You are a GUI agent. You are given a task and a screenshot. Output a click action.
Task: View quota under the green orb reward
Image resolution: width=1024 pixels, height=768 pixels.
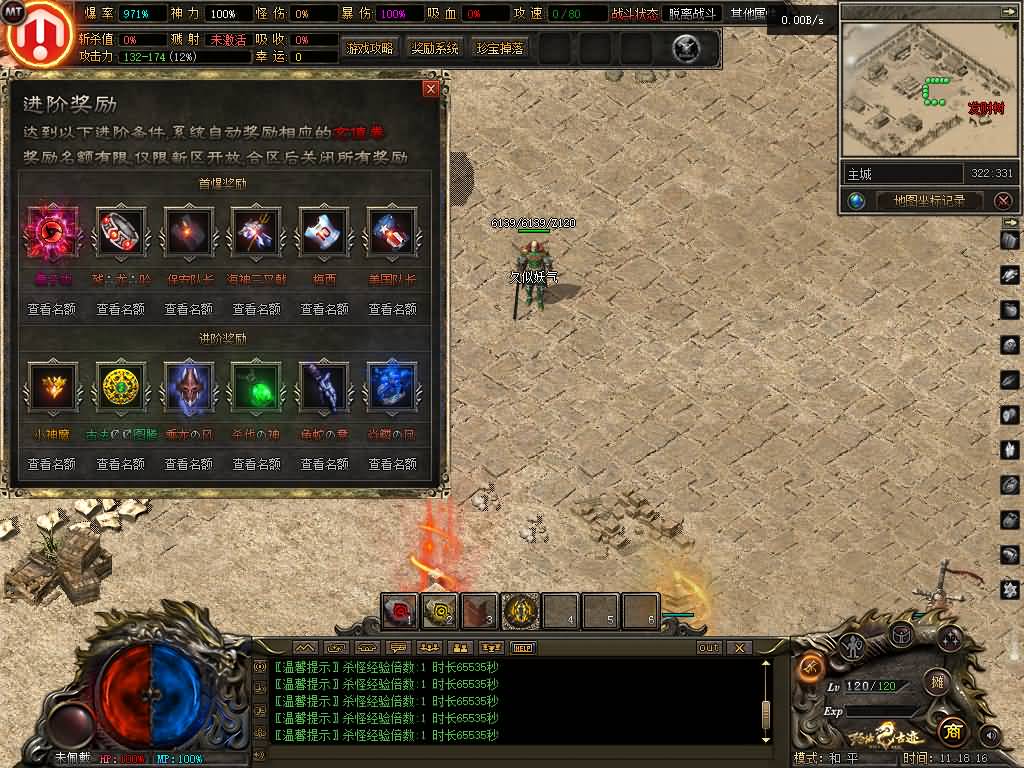(x=256, y=464)
